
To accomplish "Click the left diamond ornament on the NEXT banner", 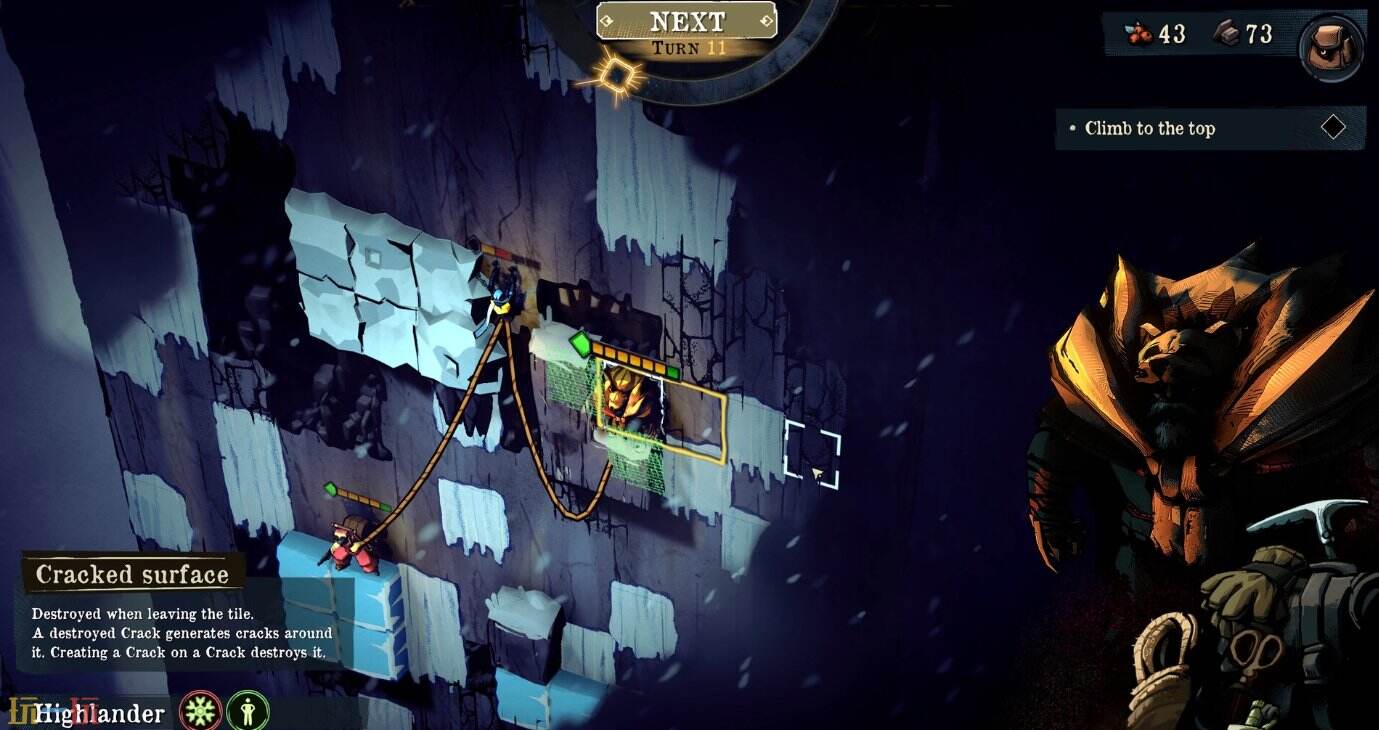I will pos(605,20).
